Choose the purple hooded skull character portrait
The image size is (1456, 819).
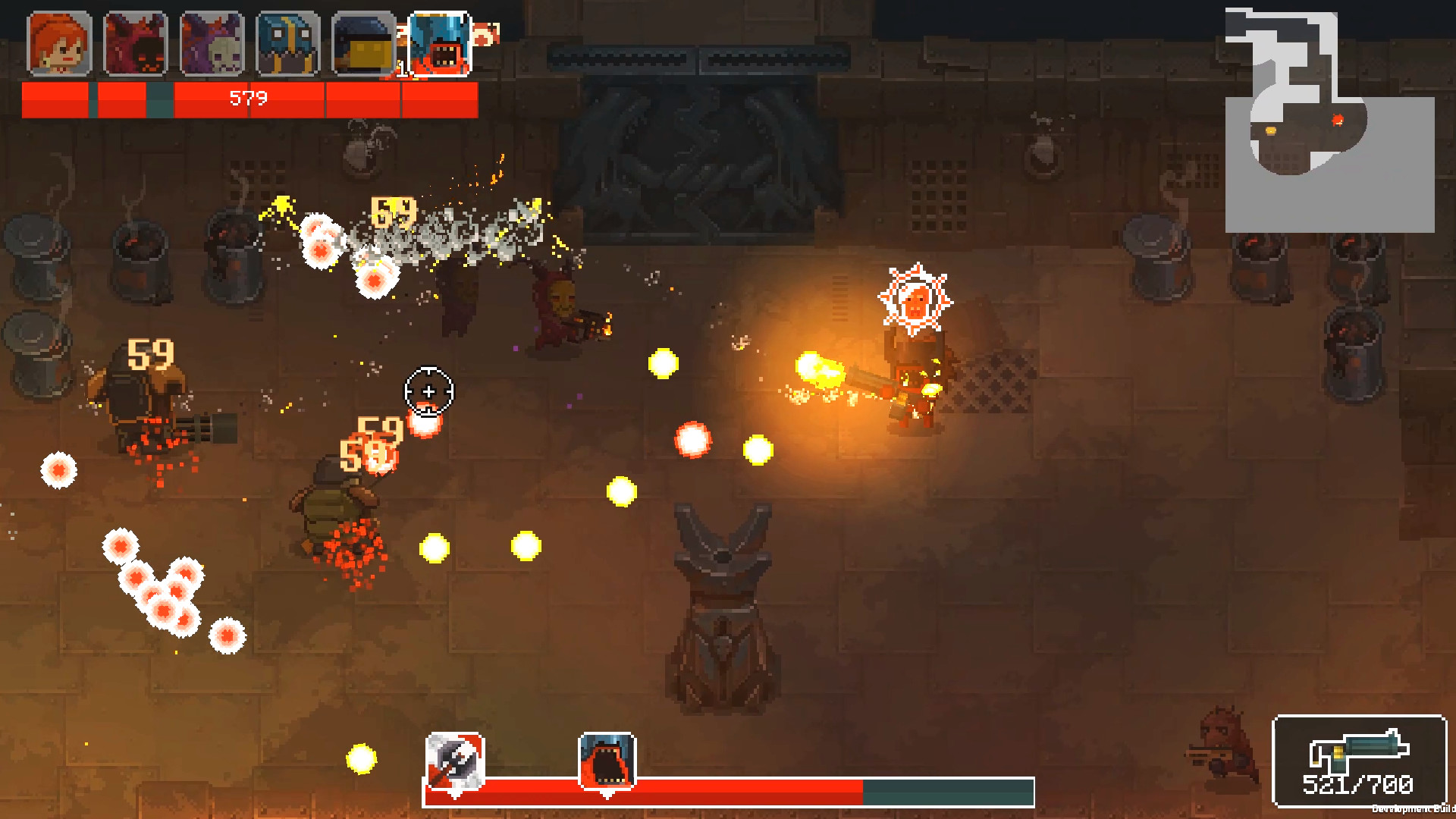(x=212, y=44)
